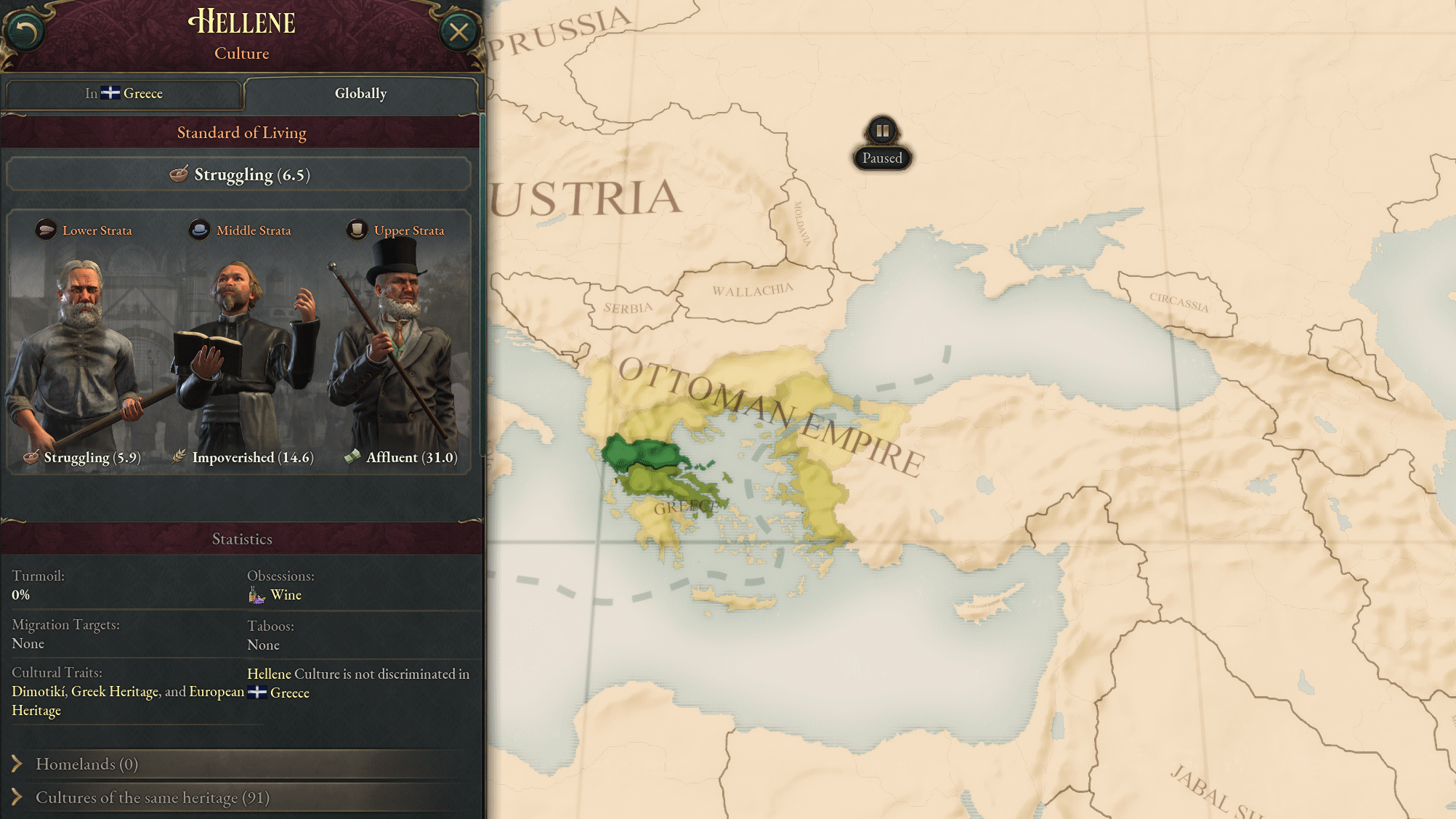
Task: Select the Lower Strata cap icon
Action: 46,230
